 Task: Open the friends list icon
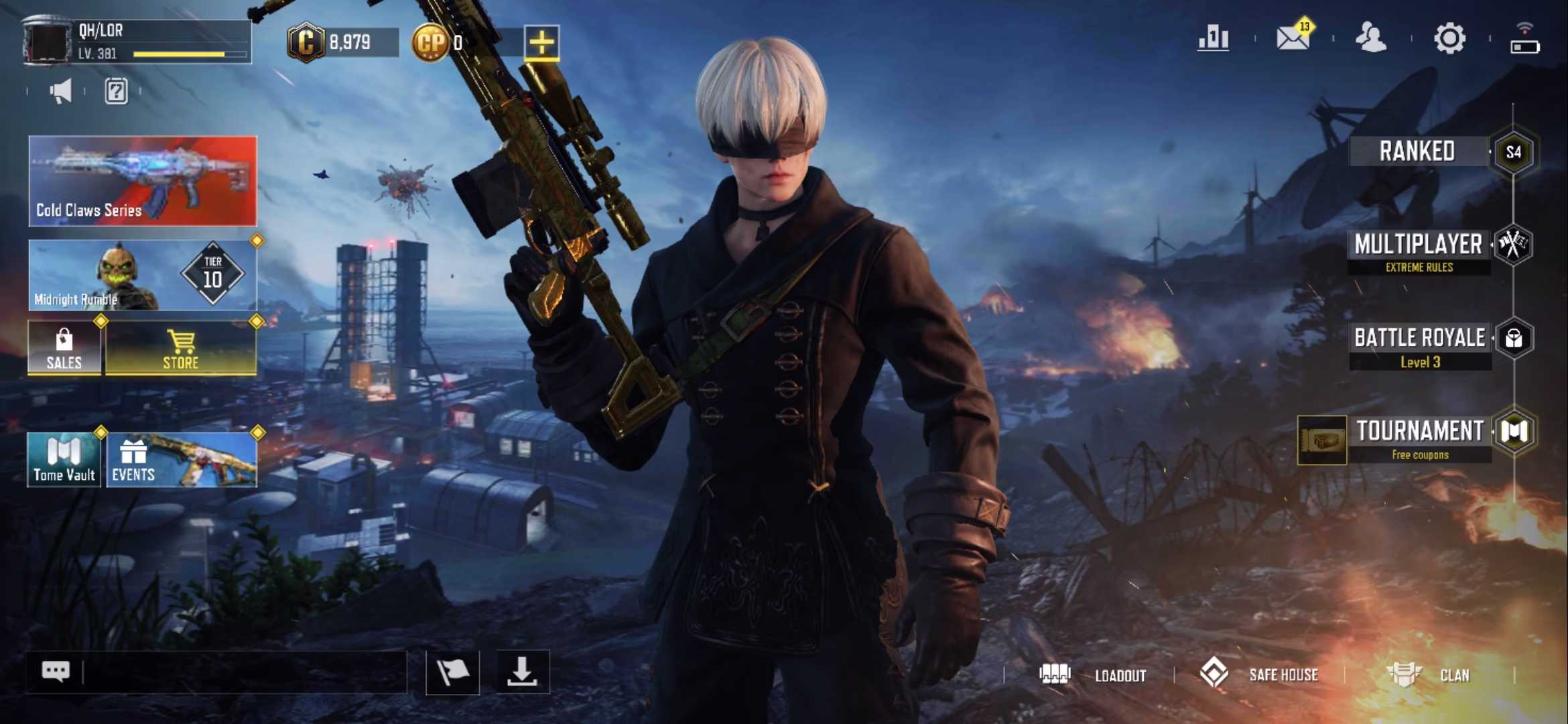point(1371,38)
